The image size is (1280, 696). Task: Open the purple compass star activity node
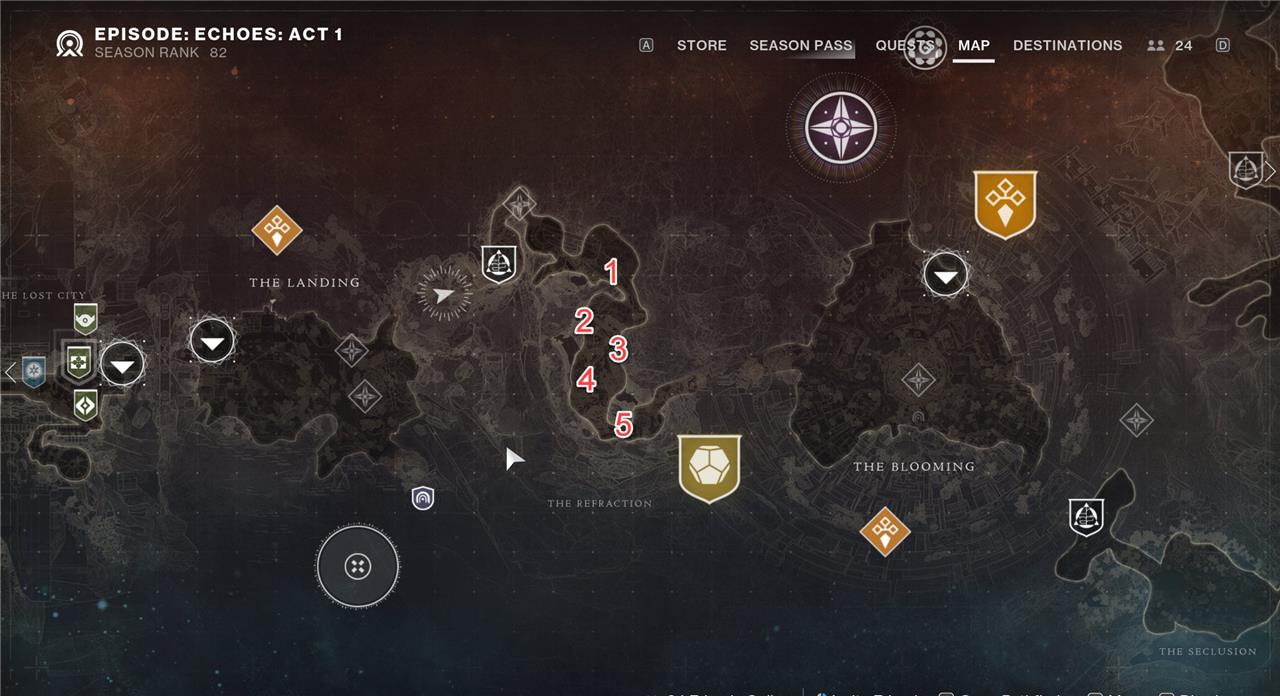[x=840, y=129]
